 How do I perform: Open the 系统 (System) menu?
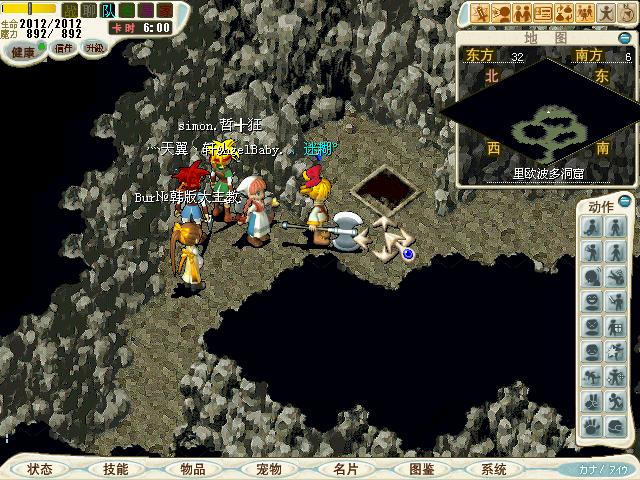point(493,468)
